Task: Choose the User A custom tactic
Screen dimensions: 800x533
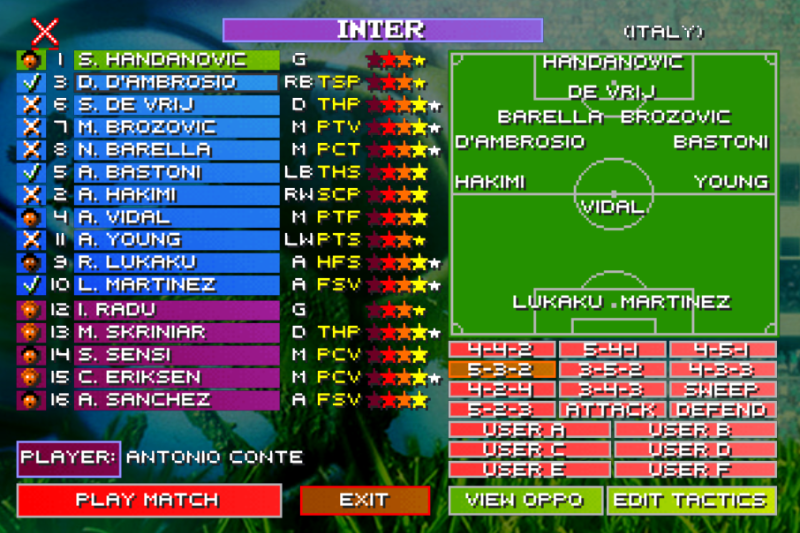Action: [x=529, y=430]
